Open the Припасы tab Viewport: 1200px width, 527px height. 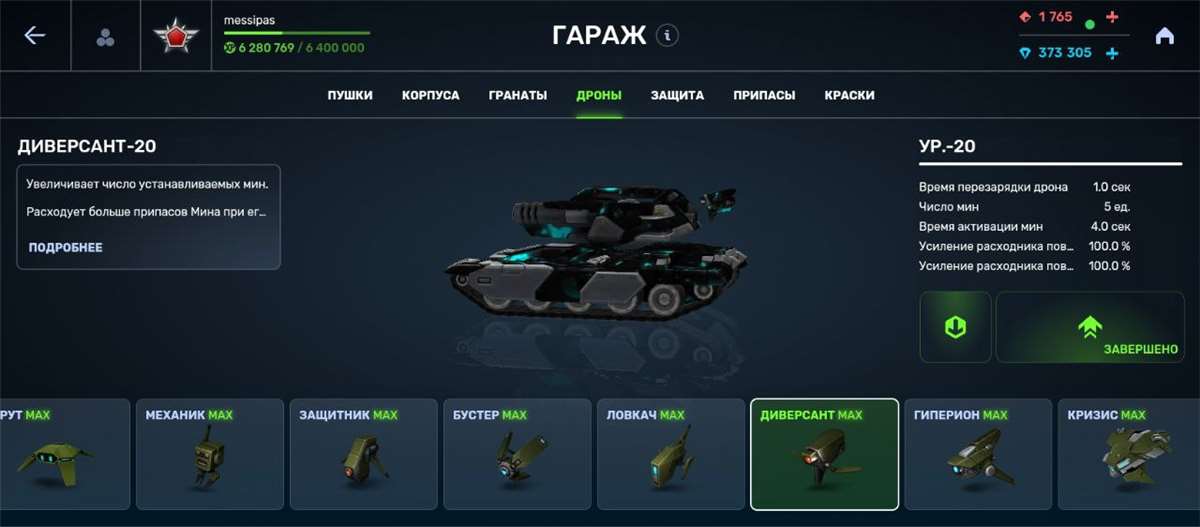[x=764, y=96]
